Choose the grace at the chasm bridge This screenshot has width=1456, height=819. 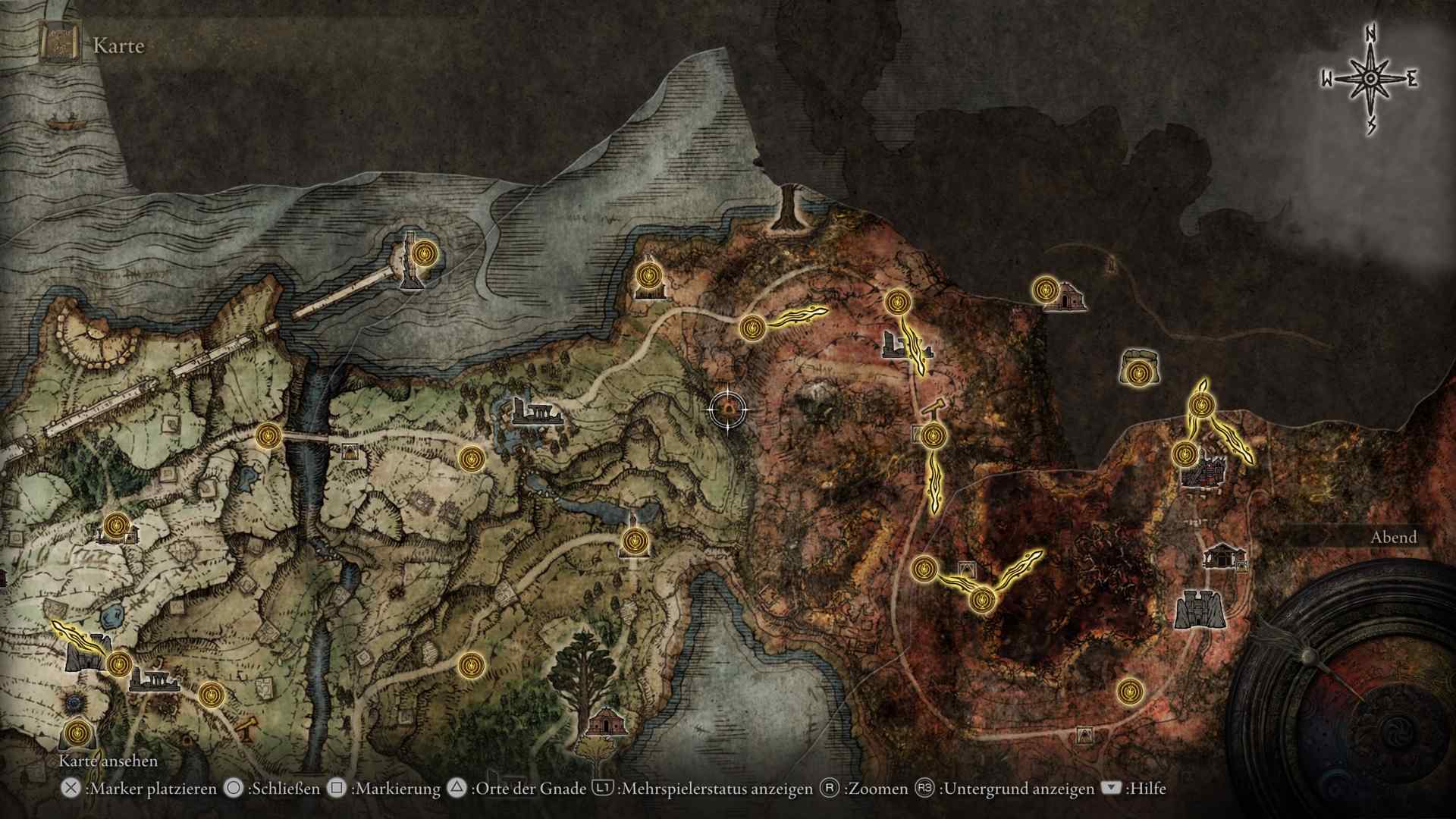268,437
